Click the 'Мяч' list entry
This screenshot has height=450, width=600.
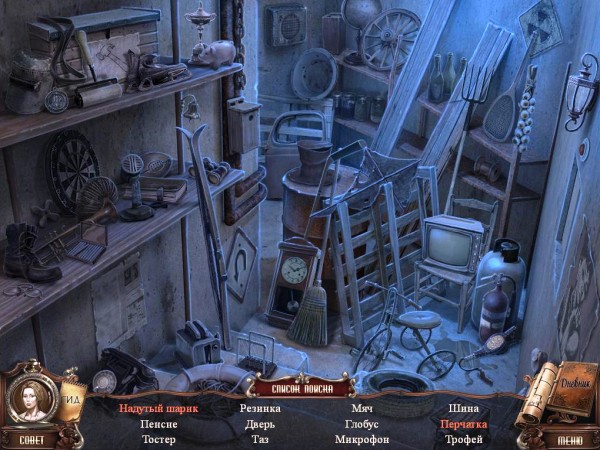click(362, 408)
